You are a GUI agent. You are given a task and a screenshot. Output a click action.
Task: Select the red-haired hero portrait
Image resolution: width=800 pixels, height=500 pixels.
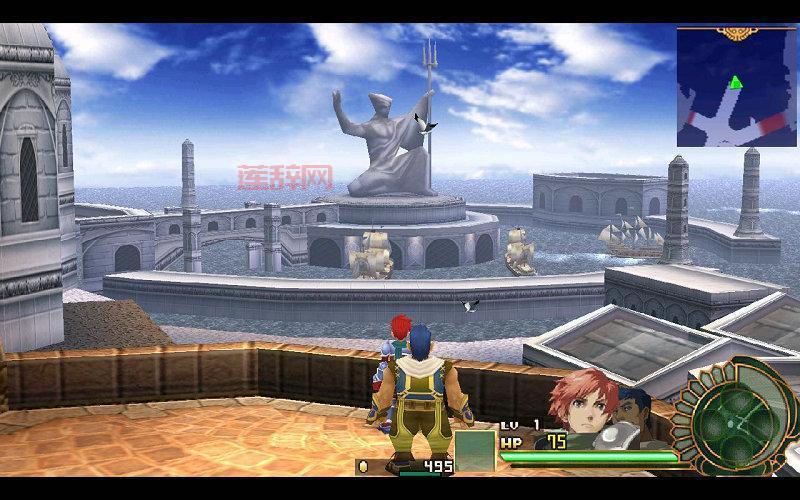click(x=580, y=400)
